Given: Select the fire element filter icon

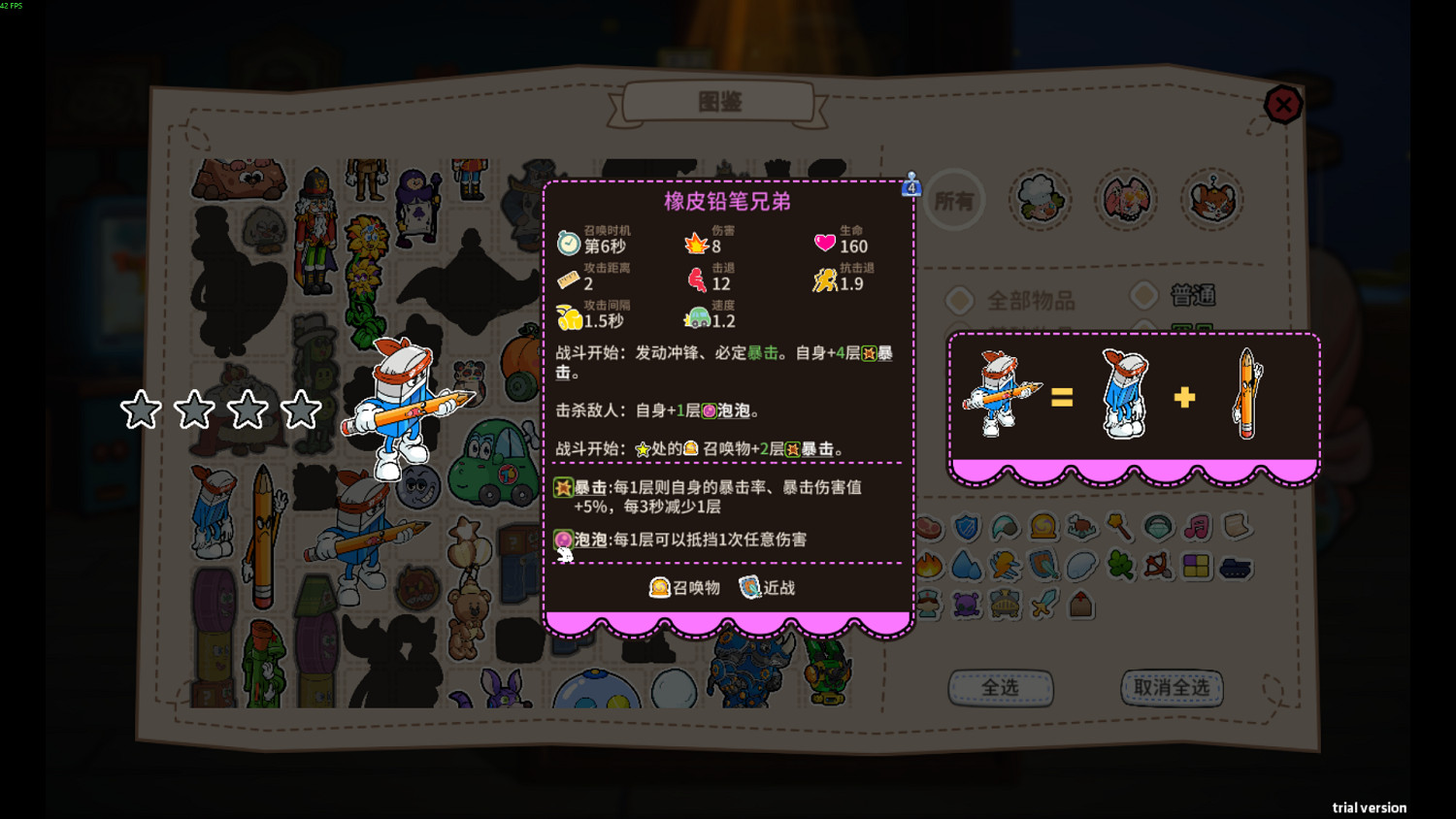Looking at the screenshot, I should (930, 565).
